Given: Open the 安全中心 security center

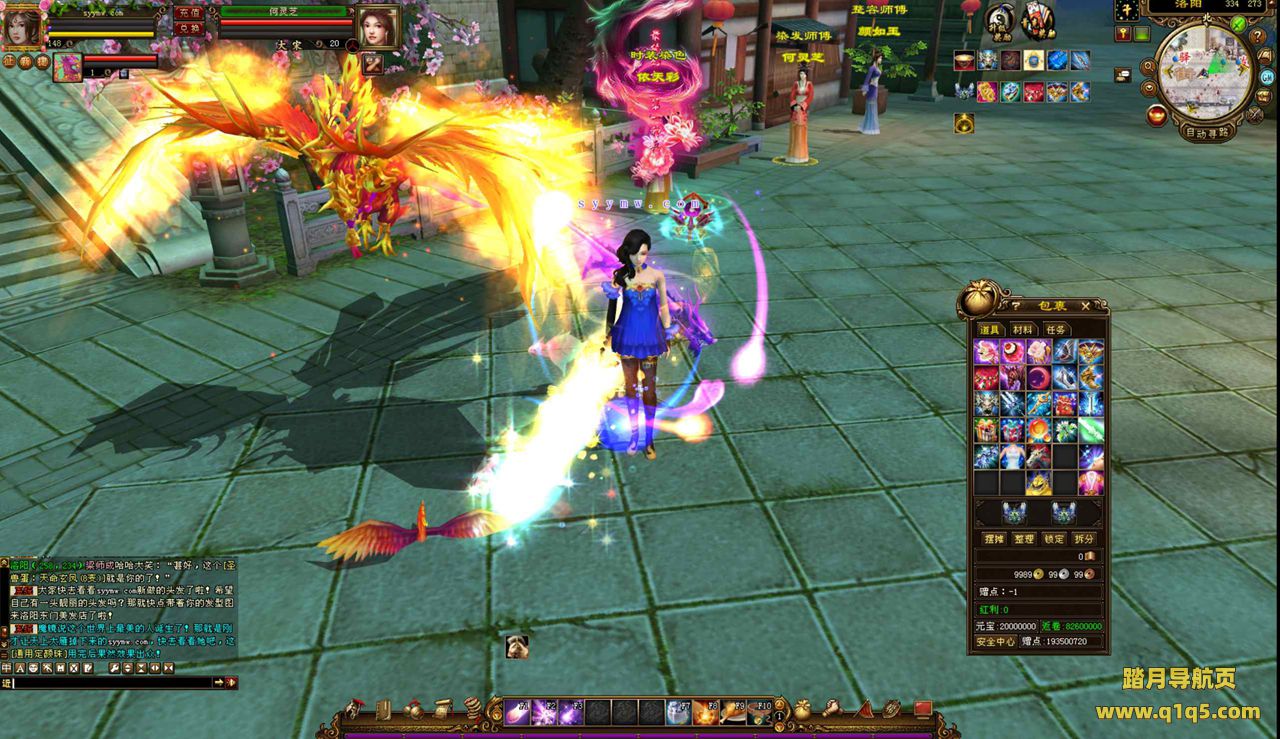Looking at the screenshot, I should (996, 641).
